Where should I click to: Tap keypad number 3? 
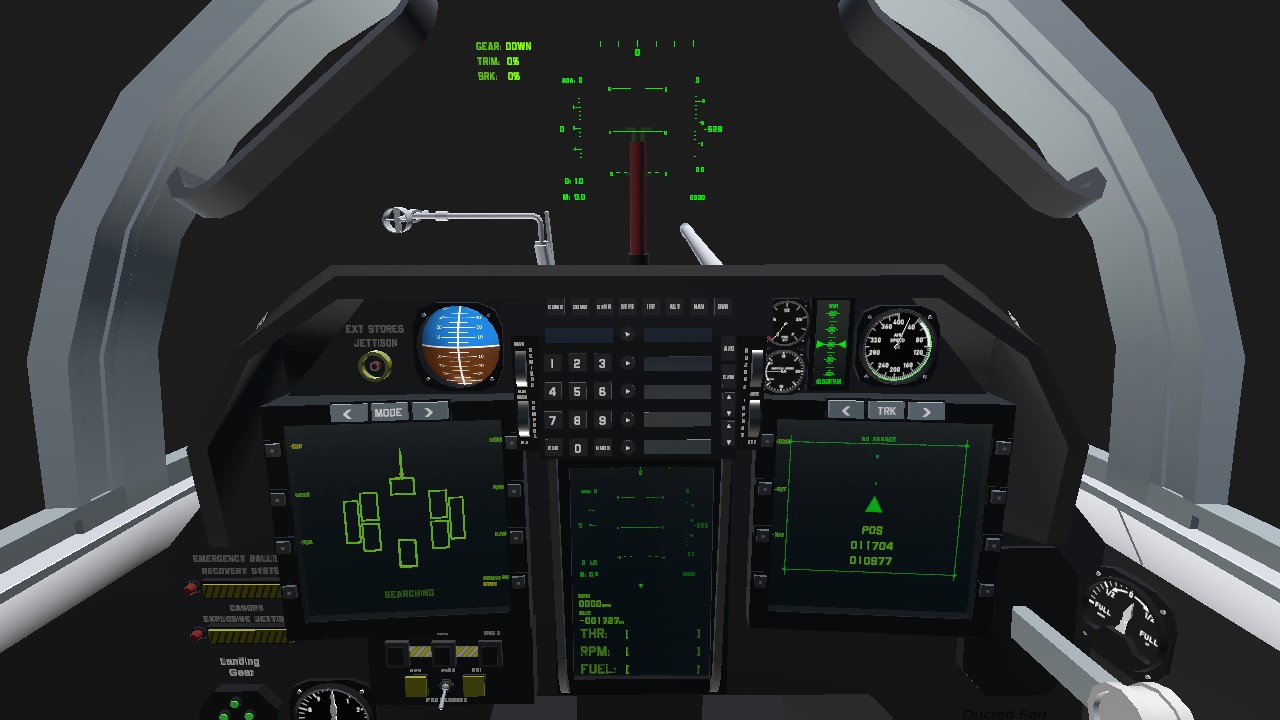[602, 364]
